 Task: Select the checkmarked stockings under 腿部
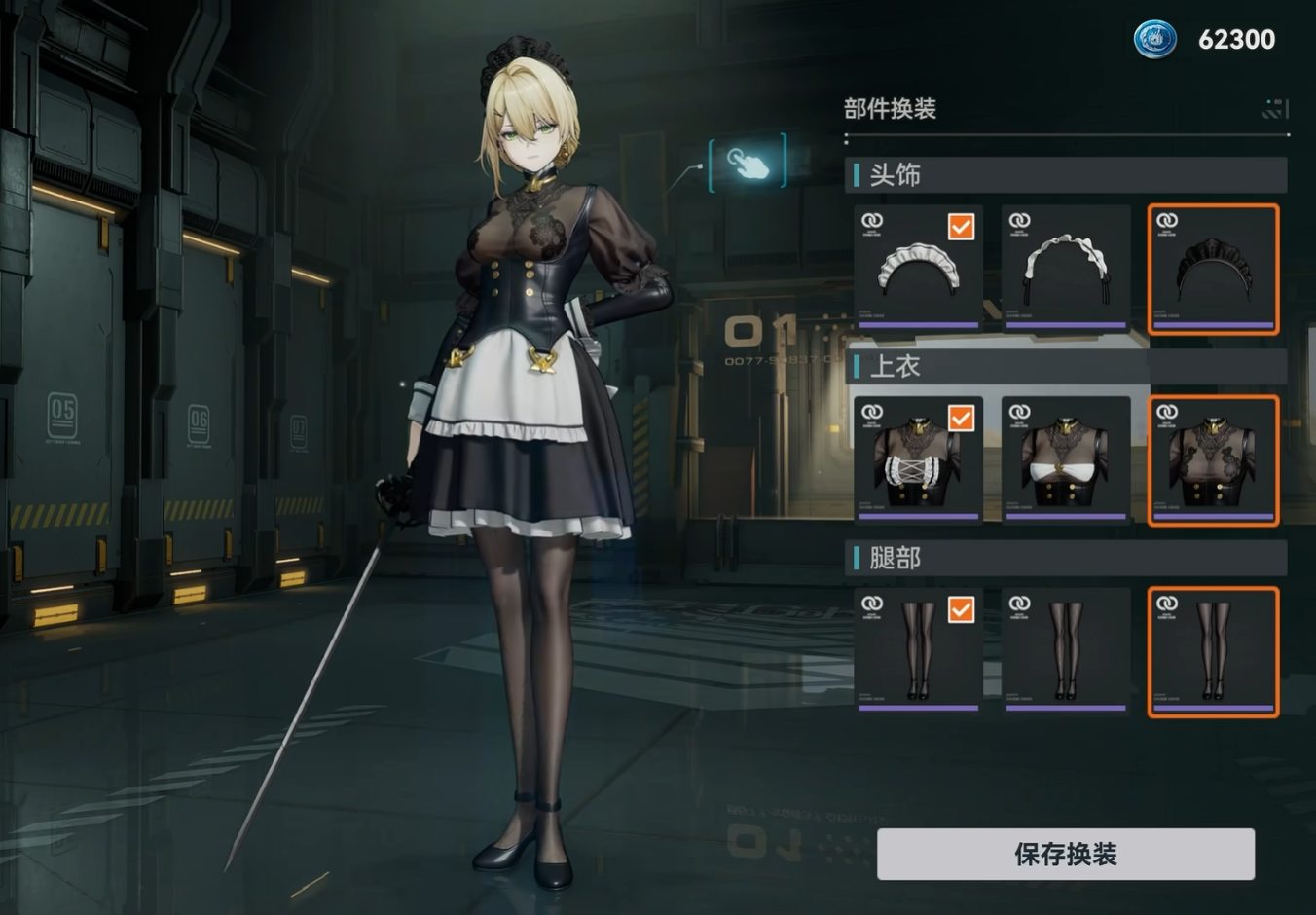918,650
